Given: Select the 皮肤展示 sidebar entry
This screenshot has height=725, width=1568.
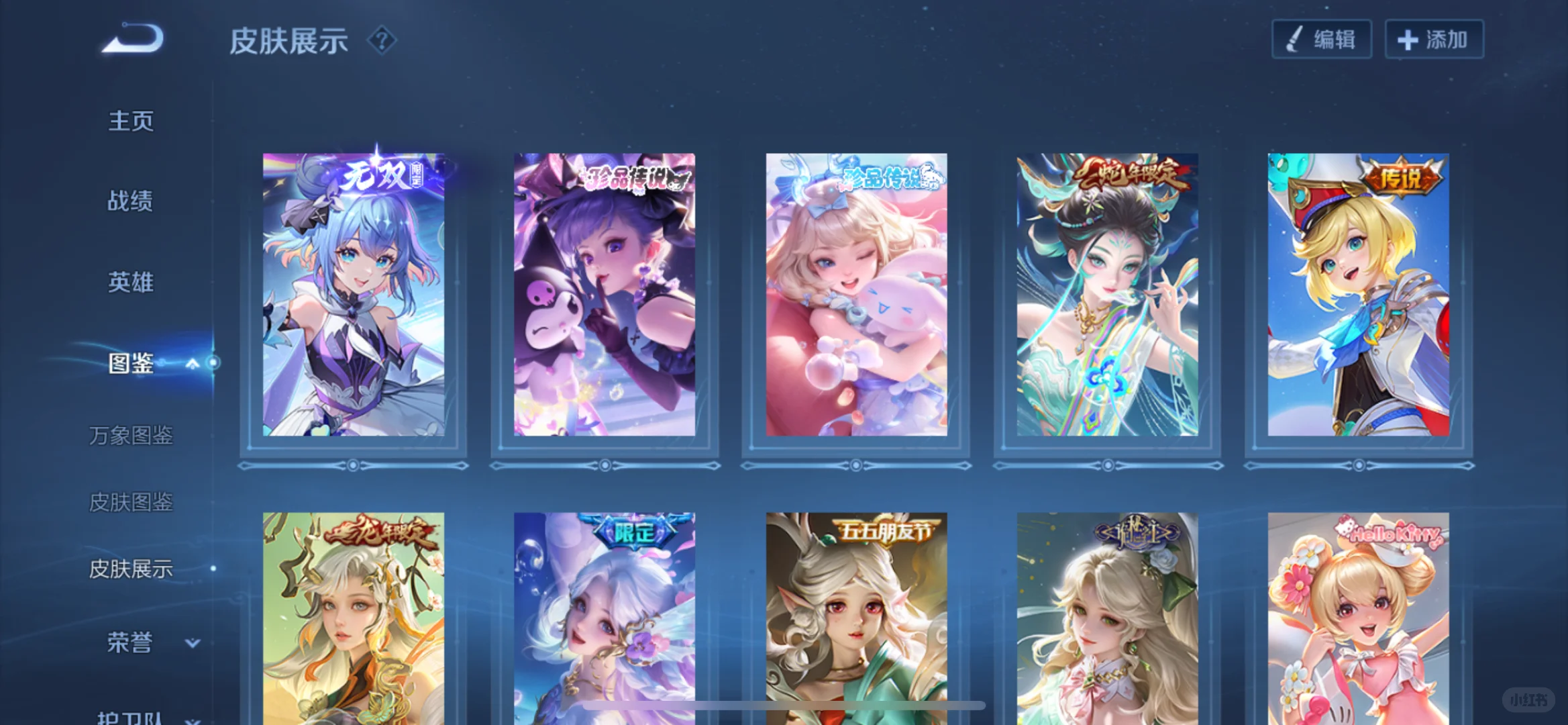Looking at the screenshot, I should click(x=132, y=567).
